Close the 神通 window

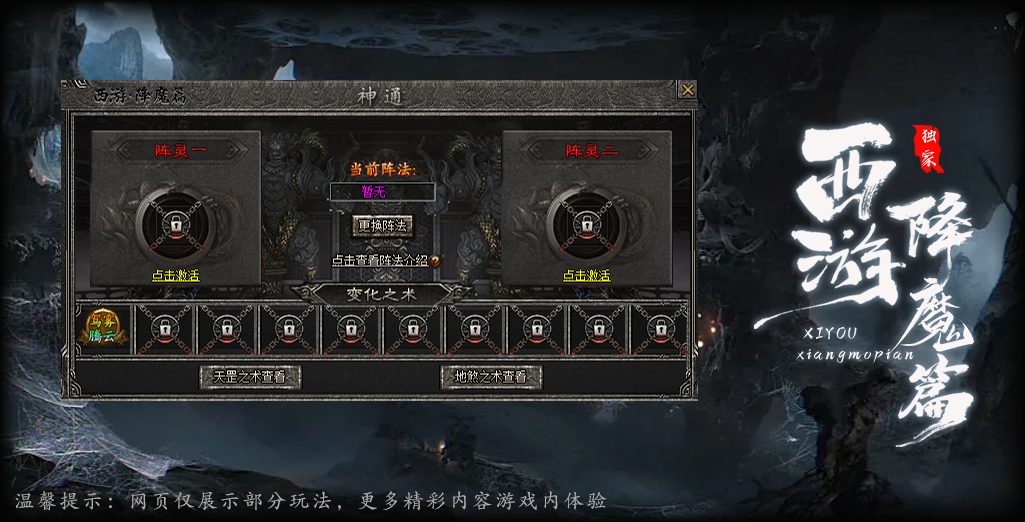pyautogui.click(x=687, y=90)
